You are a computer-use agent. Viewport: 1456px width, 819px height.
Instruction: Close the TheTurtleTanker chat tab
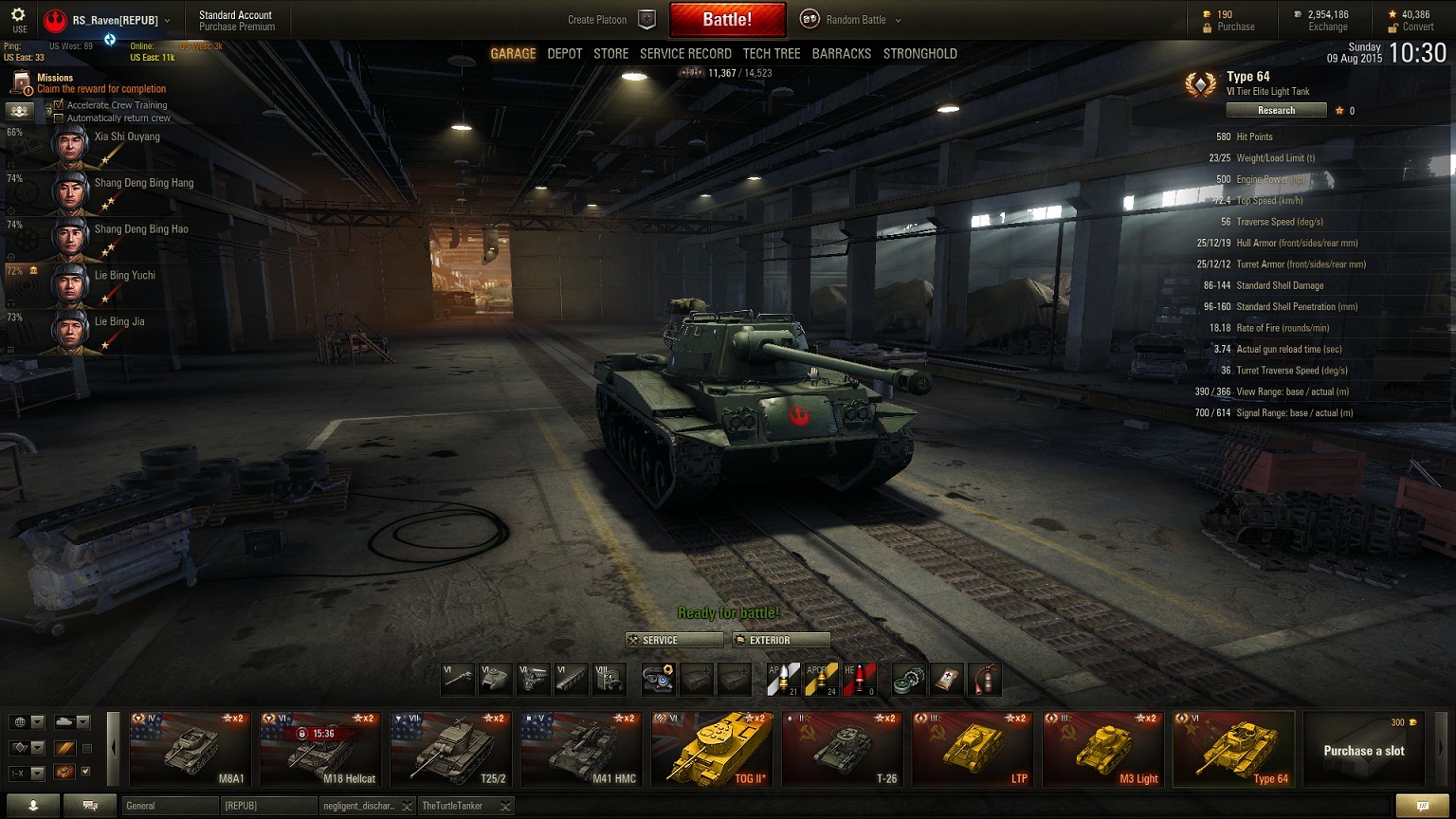click(x=505, y=807)
